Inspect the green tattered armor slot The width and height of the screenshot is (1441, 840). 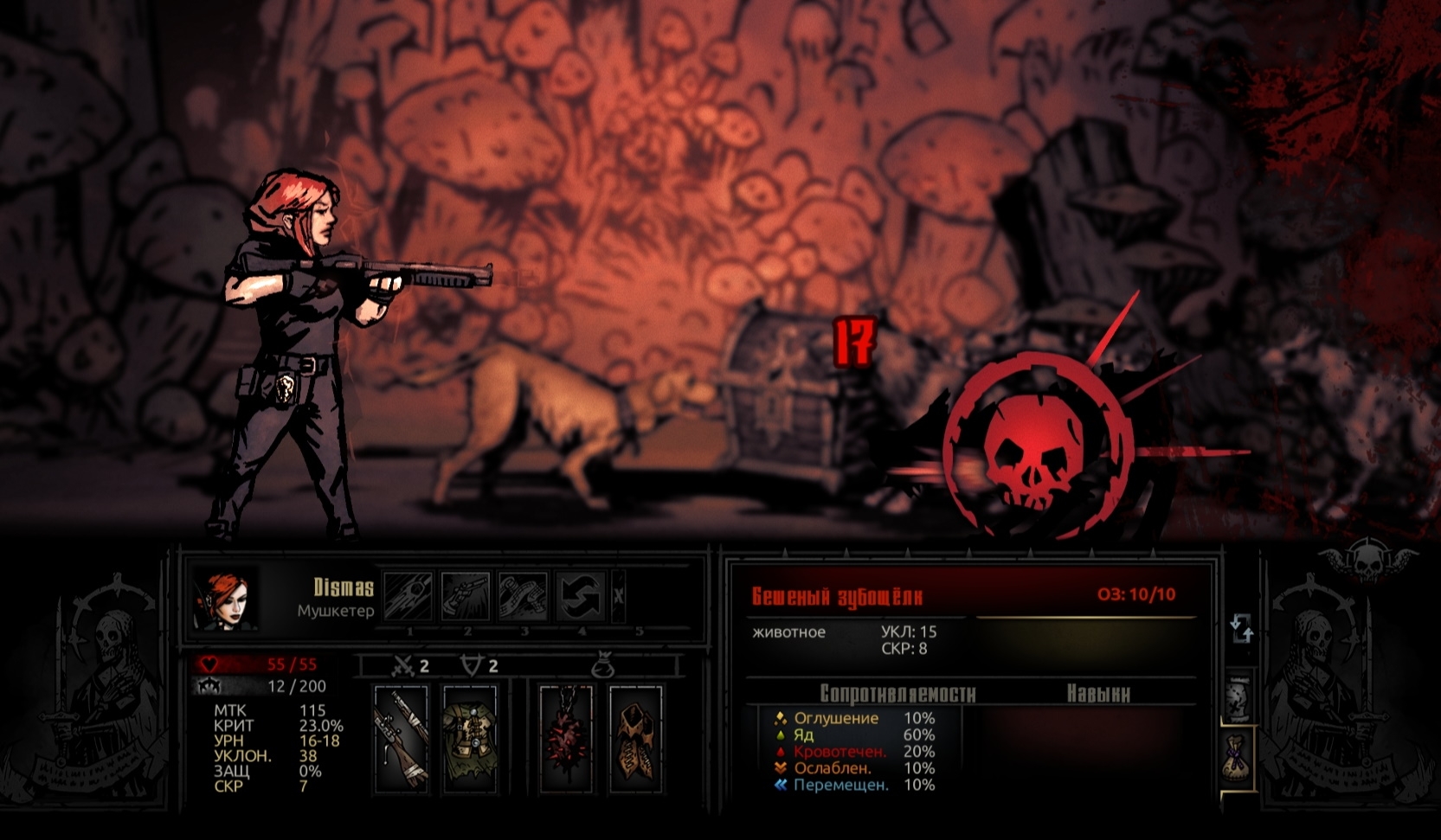click(x=469, y=738)
